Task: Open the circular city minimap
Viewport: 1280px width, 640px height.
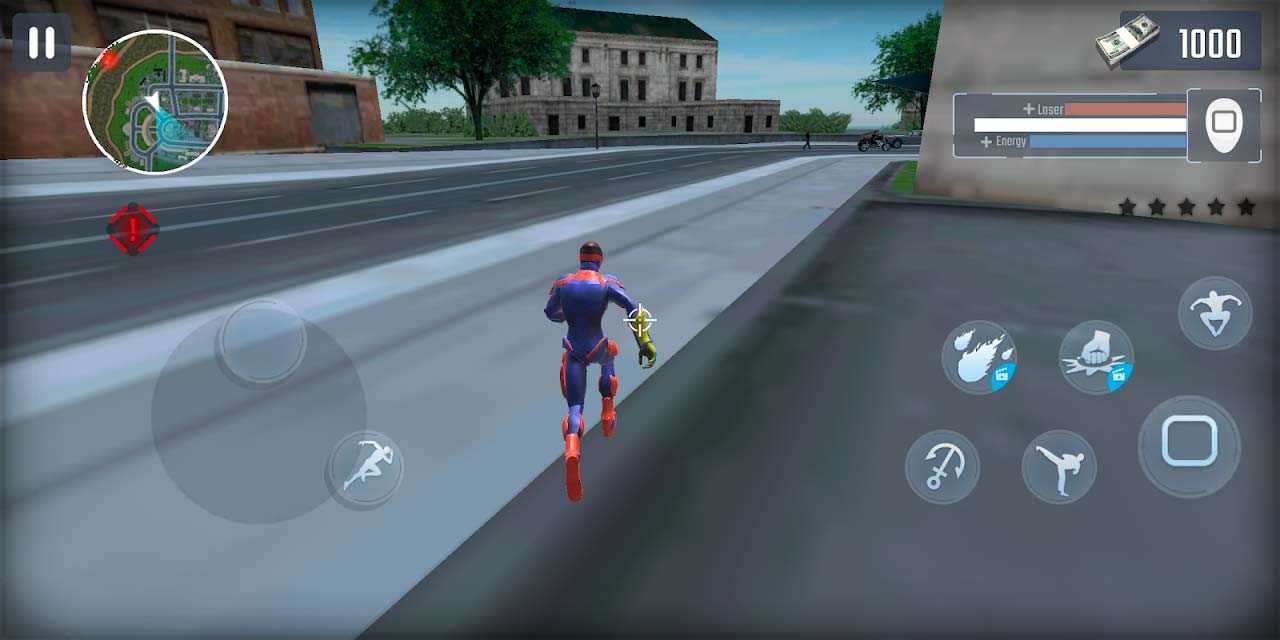Action: point(155,102)
